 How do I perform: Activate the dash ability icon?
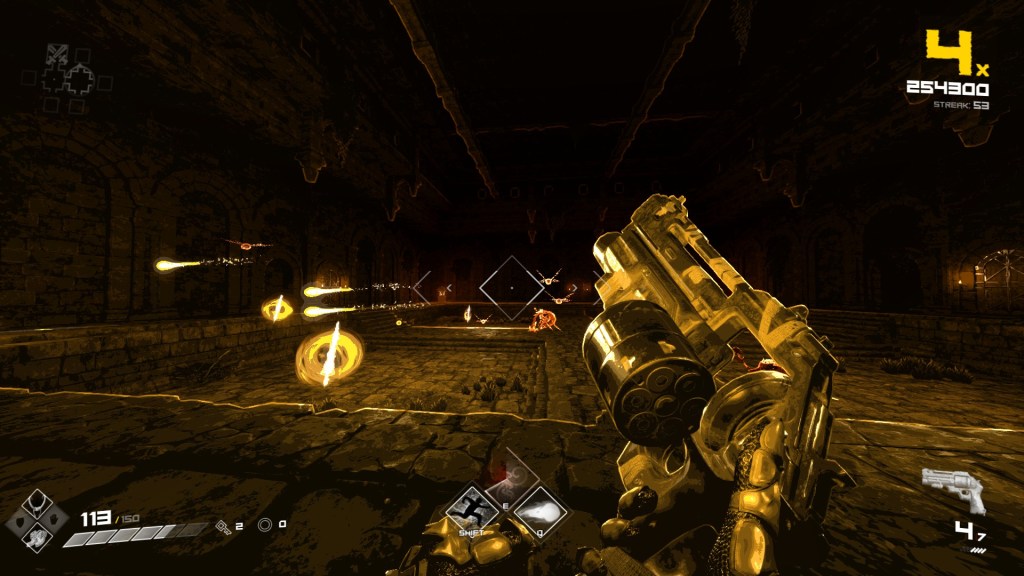point(472,510)
